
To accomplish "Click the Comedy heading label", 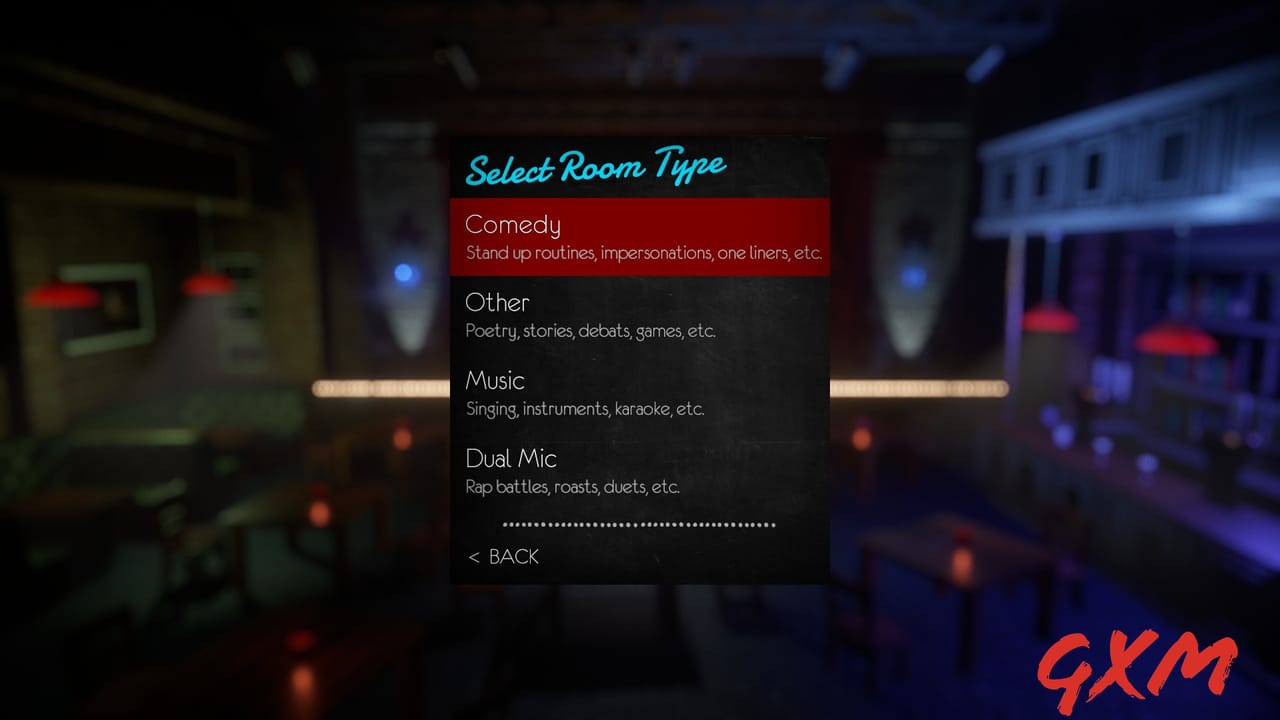I will [512, 225].
